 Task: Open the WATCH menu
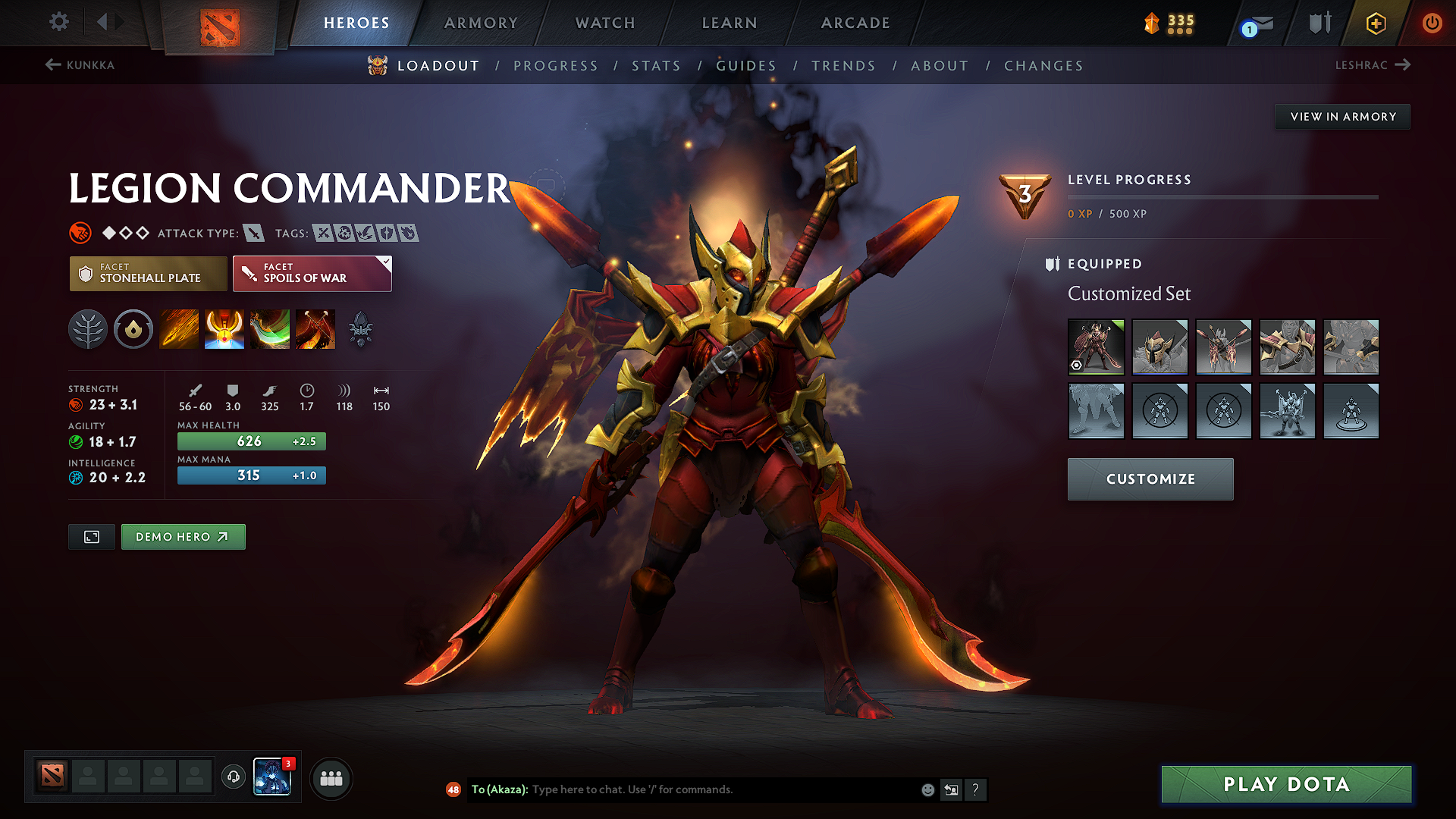[603, 23]
